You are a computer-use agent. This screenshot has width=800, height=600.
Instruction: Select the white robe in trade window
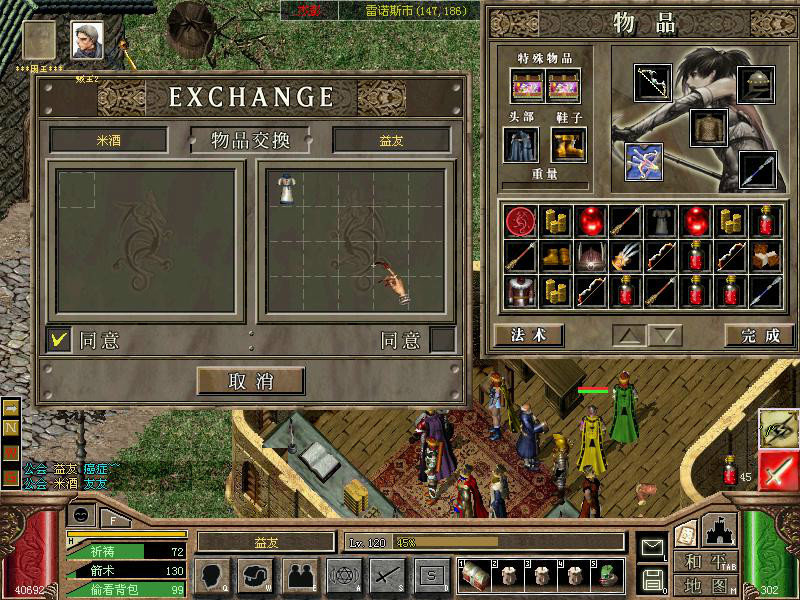(287, 187)
